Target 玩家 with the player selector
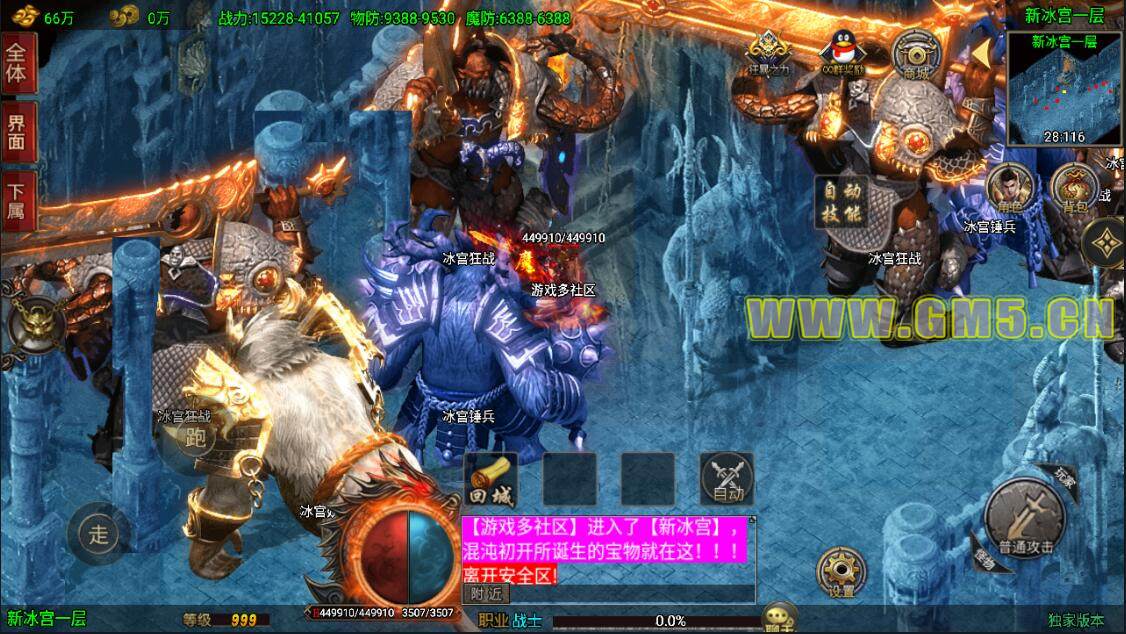 [x=1064, y=479]
